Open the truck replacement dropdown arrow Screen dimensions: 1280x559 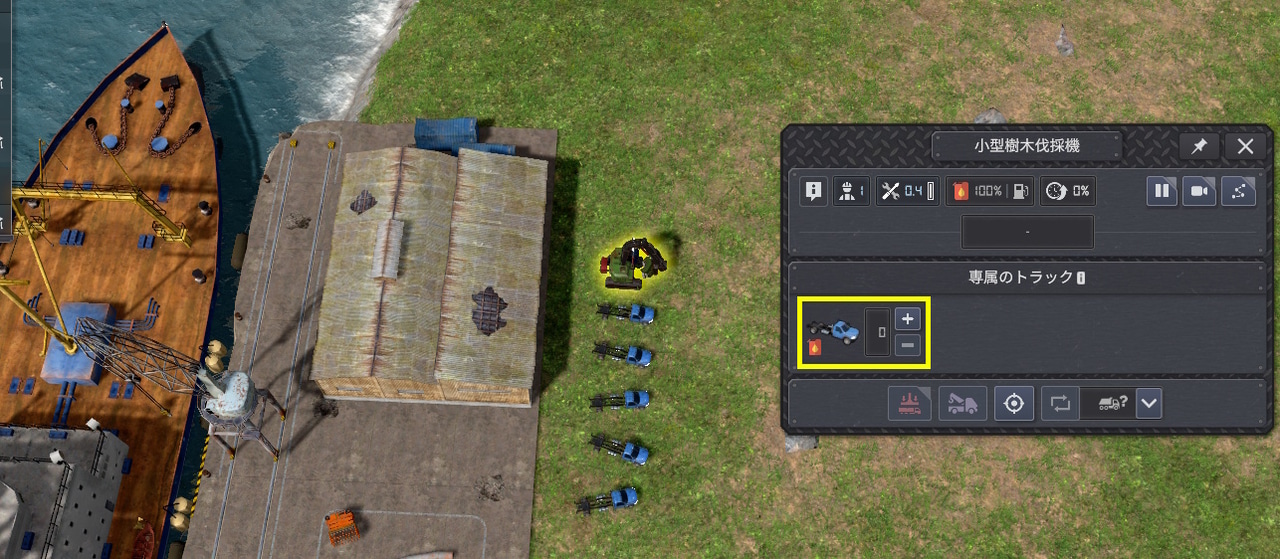tap(1149, 404)
